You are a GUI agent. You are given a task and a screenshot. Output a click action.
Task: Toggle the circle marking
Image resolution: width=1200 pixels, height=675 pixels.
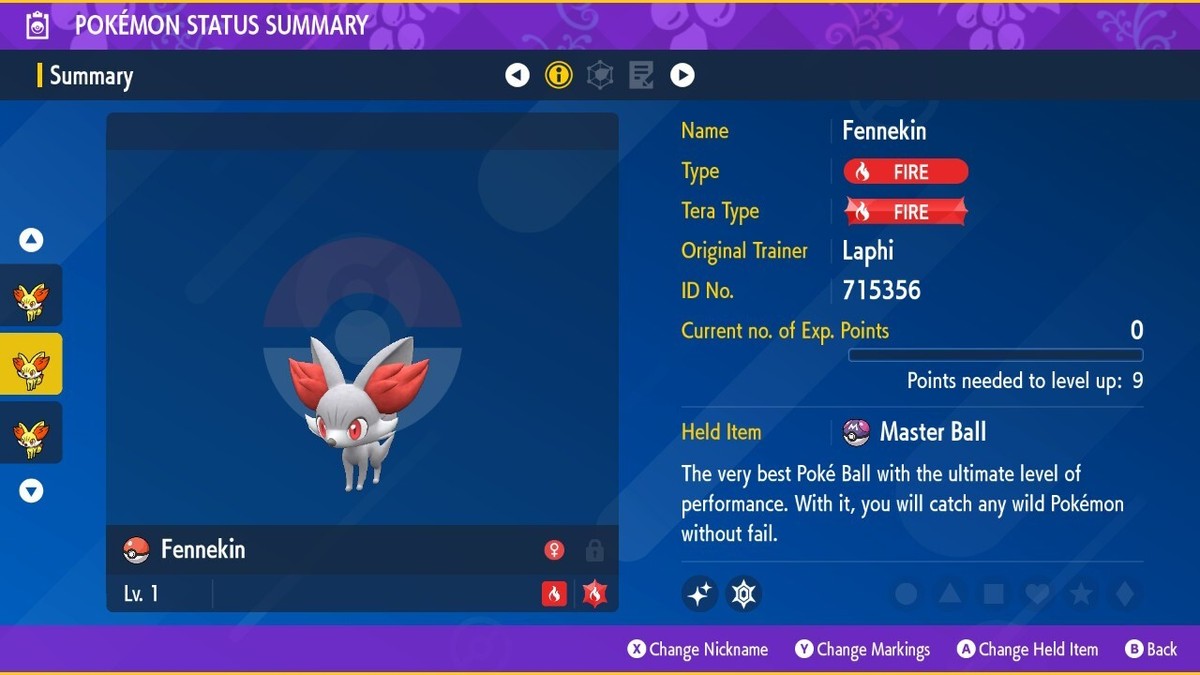pyautogui.click(x=906, y=594)
